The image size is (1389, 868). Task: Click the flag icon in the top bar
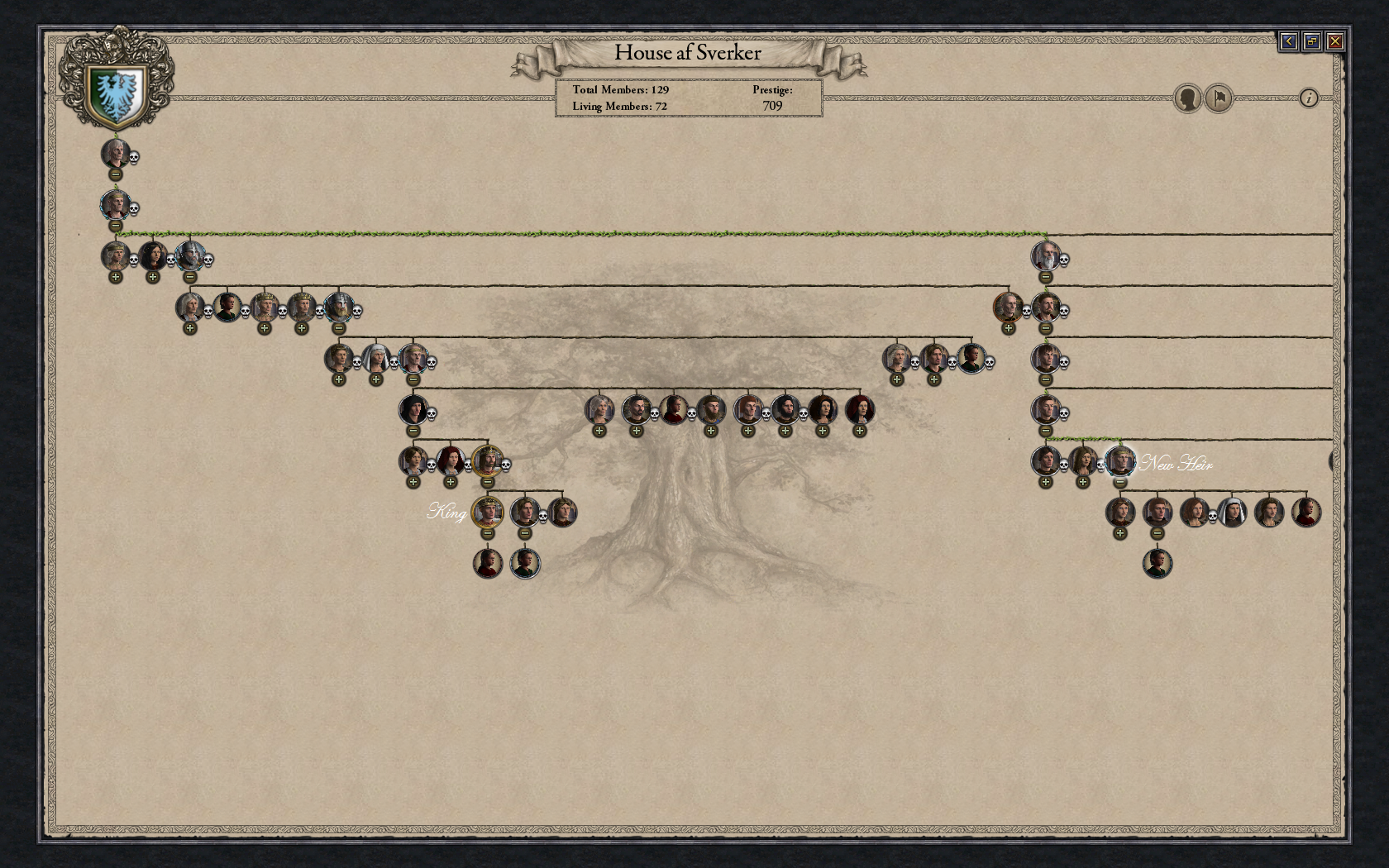(x=1217, y=98)
